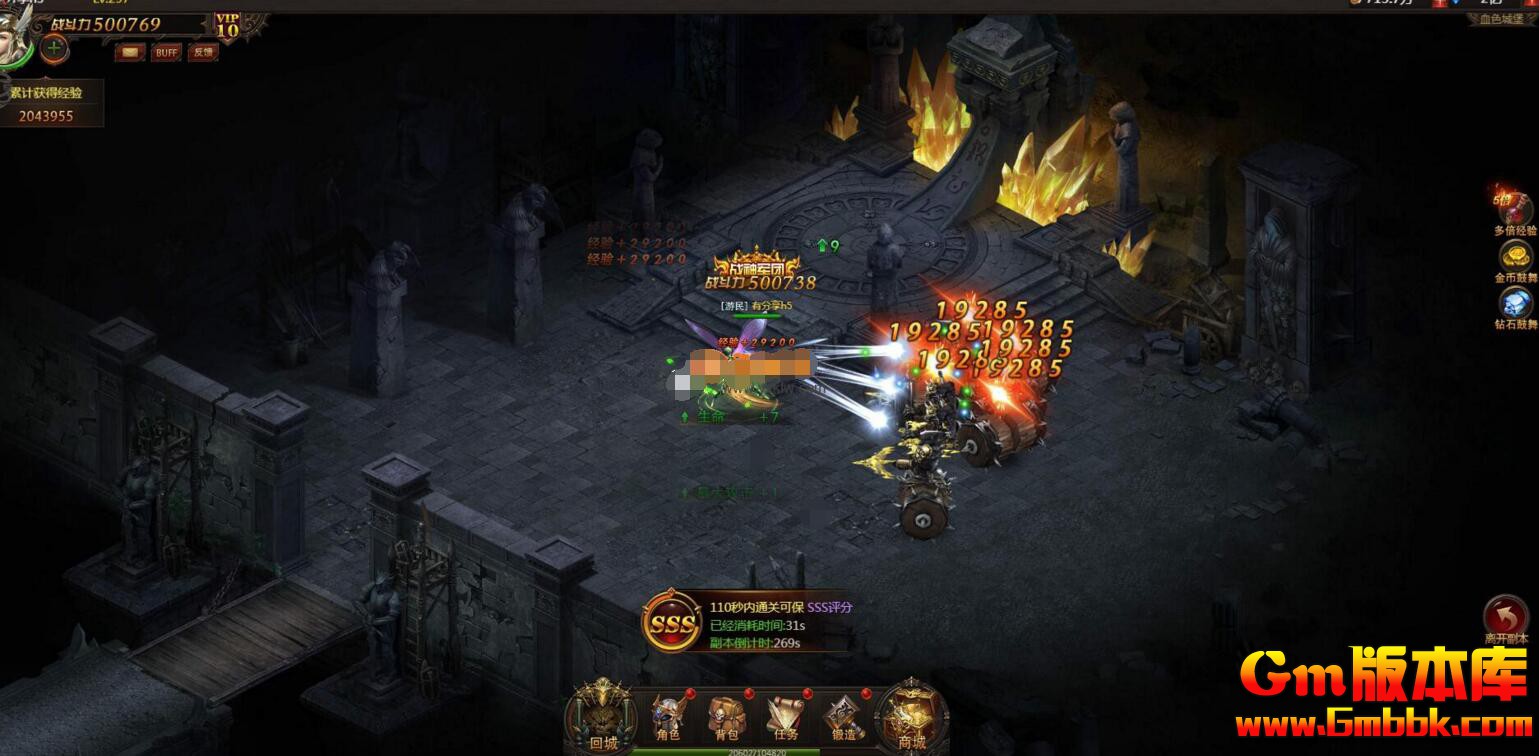Image resolution: width=1539 pixels, height=756 pixels.
Task: Visit the www.Gmbbk.com watermark link
Action: [x=1384, y=722]
